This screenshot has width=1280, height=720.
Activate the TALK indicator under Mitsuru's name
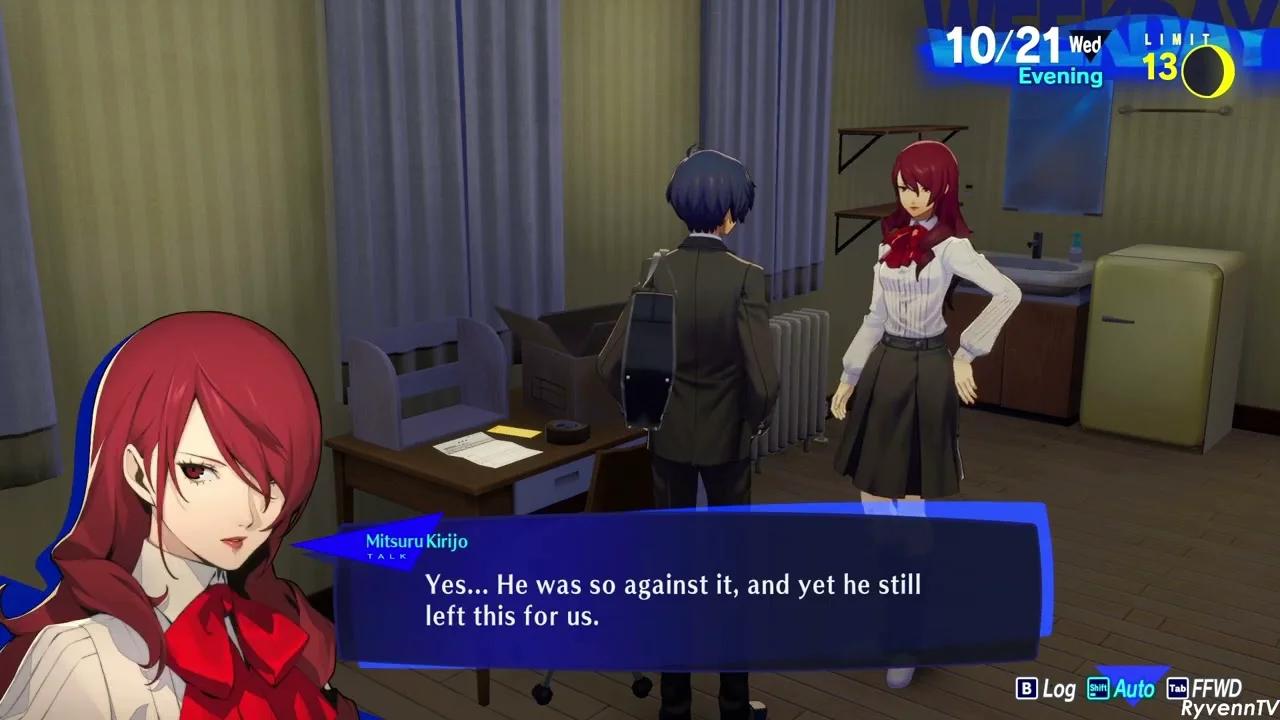point(388,558)
